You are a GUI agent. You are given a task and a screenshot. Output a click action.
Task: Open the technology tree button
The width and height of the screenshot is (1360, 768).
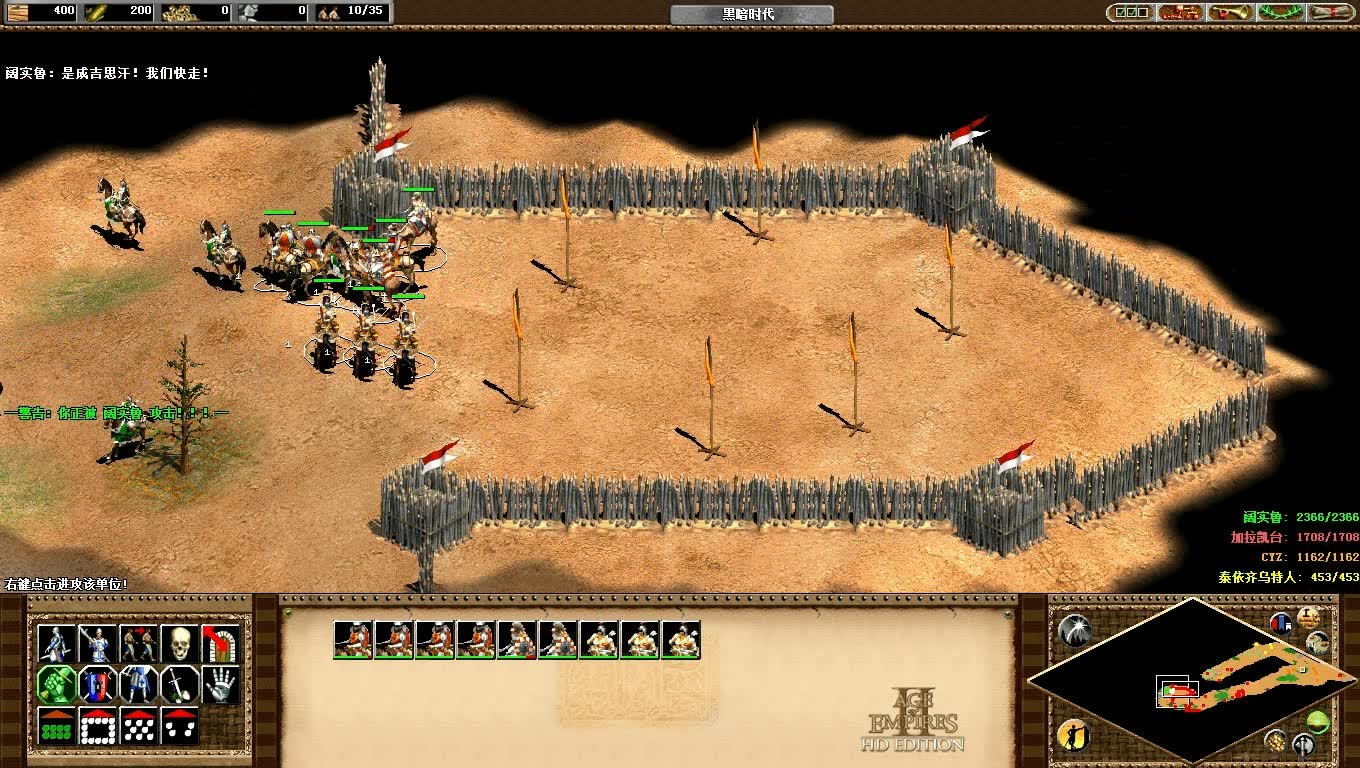pos(1180,12)
